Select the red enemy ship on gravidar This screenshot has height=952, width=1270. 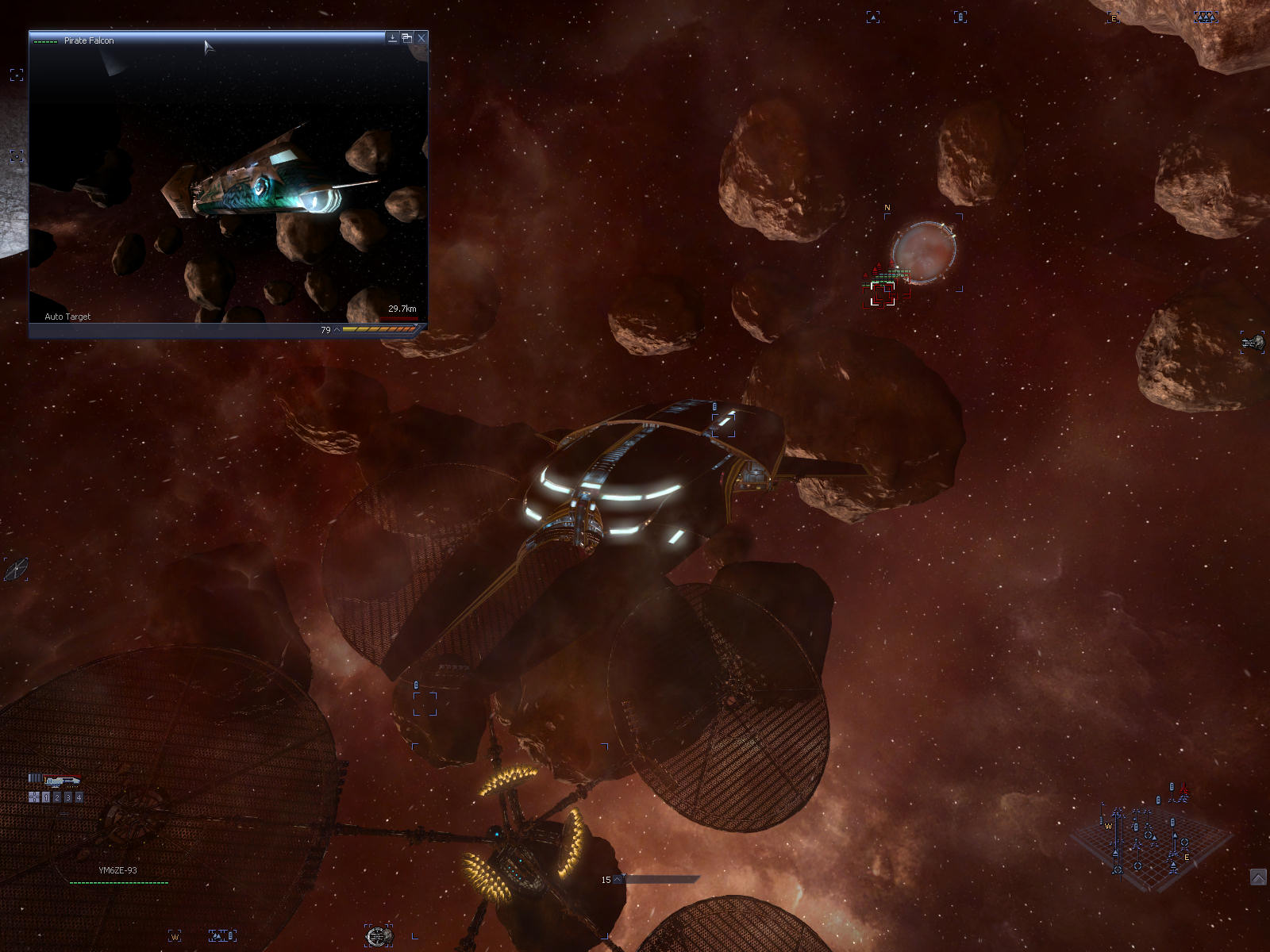[x=1183, y=790]
